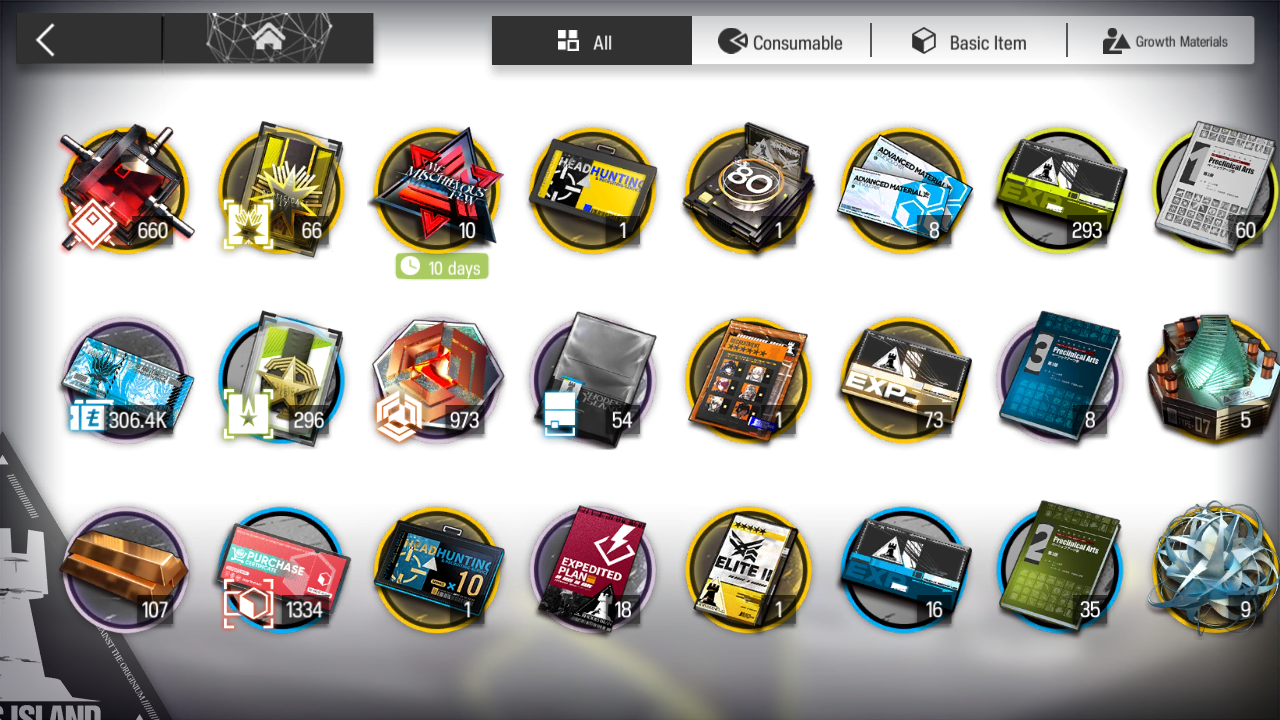The width and height of the screenshot is (1280, 720).
Task: Show the Basic Item tab
Action: 969,42
